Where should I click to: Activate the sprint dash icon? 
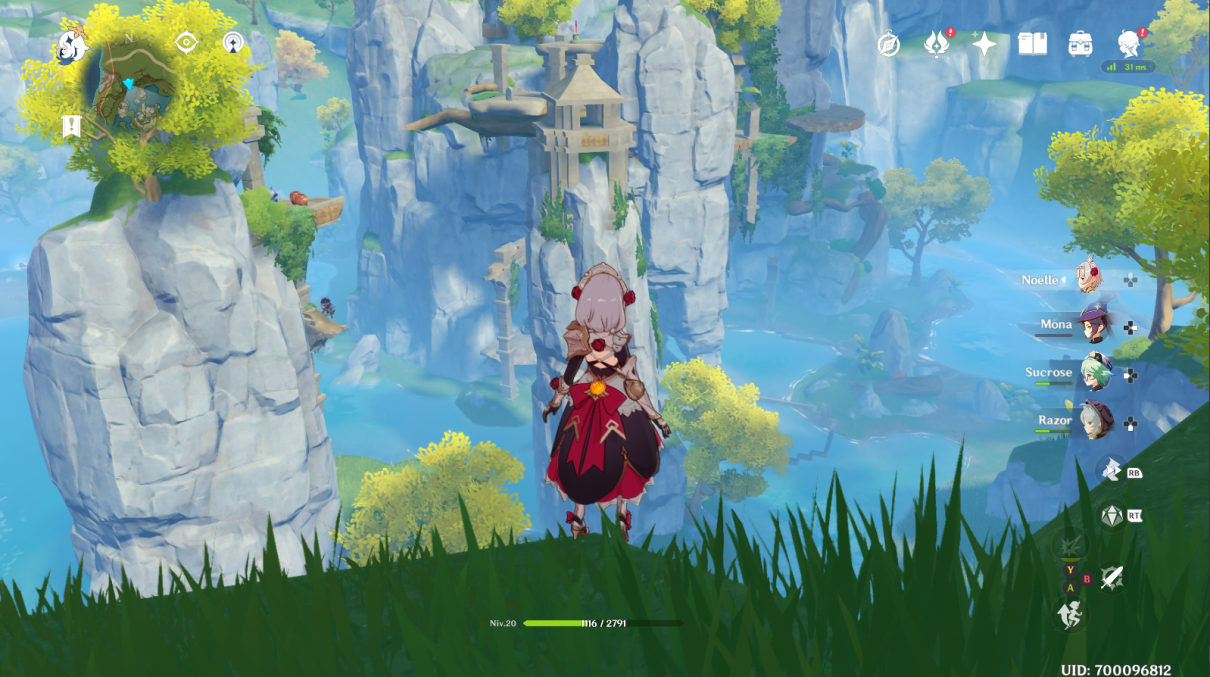tap(1111, 470)
